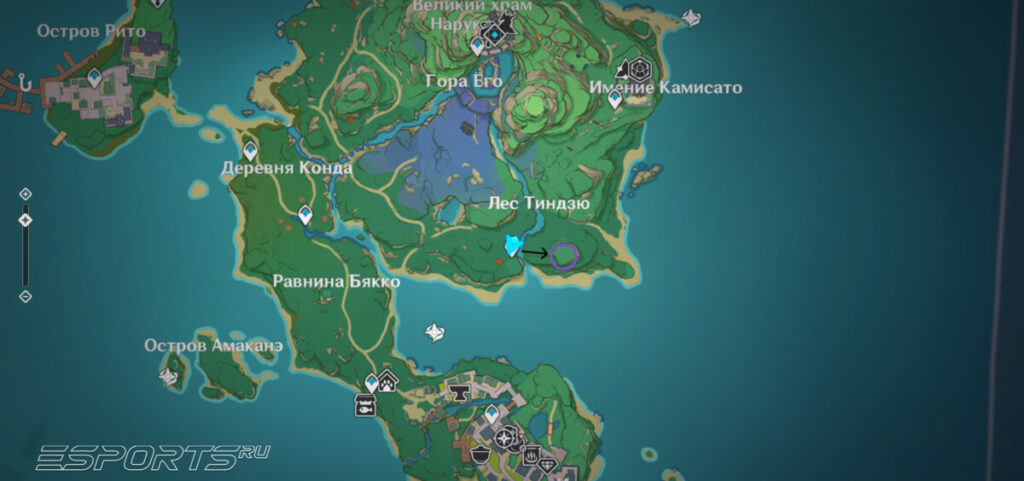Select the diamond-shaped domain icon at Narukami Shrine

coord(494,34)
